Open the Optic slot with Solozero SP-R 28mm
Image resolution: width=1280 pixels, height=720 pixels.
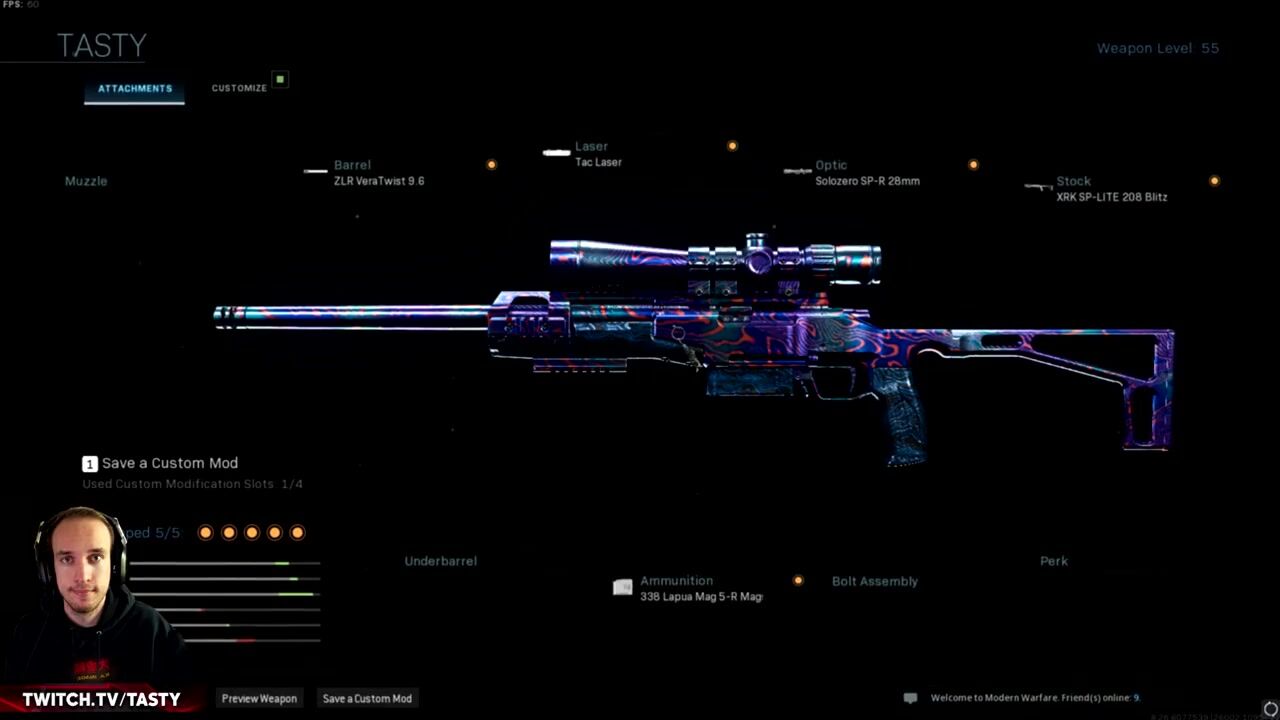(x=866, y=173)
